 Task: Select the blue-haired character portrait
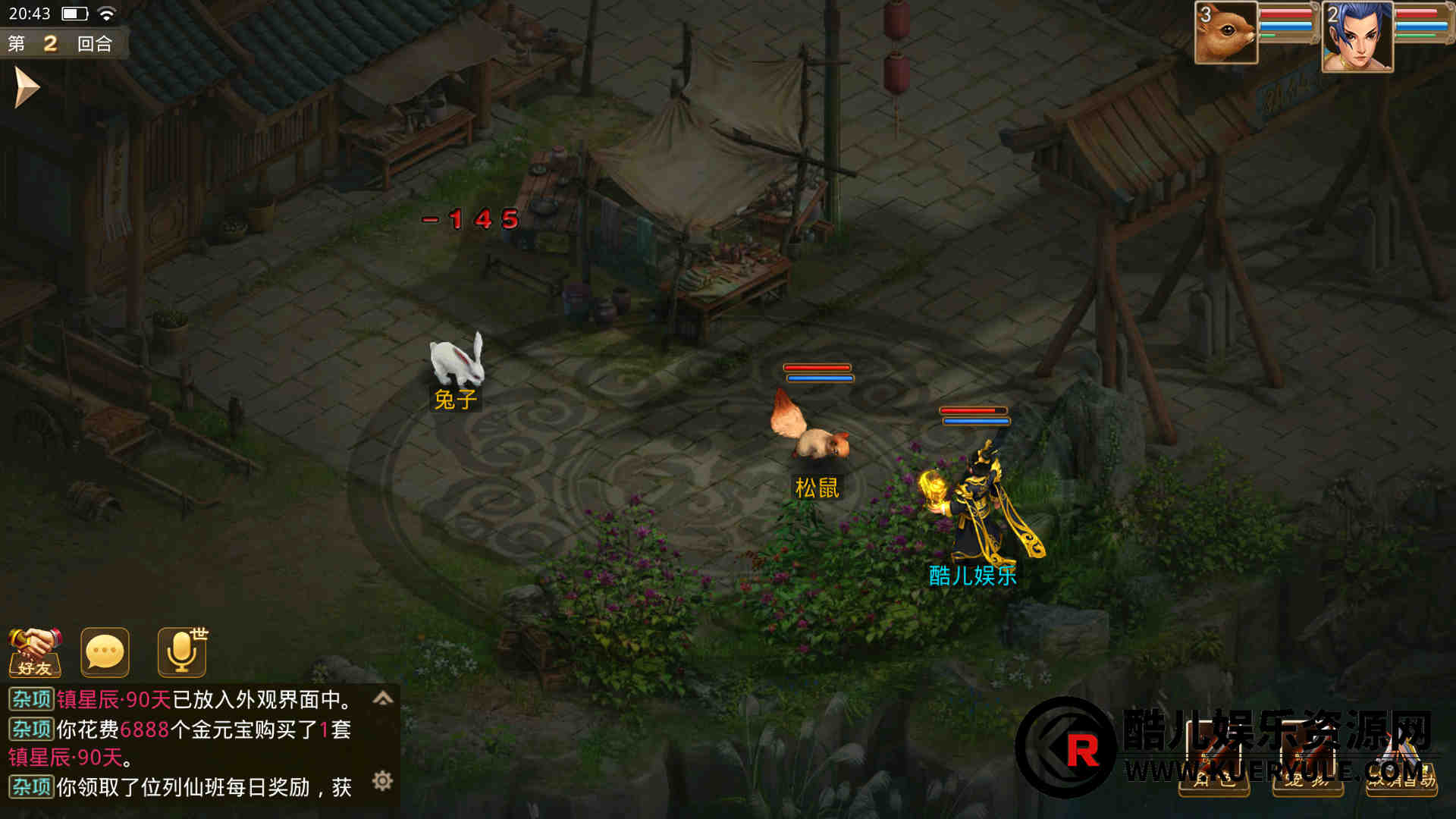(1357, 36)
